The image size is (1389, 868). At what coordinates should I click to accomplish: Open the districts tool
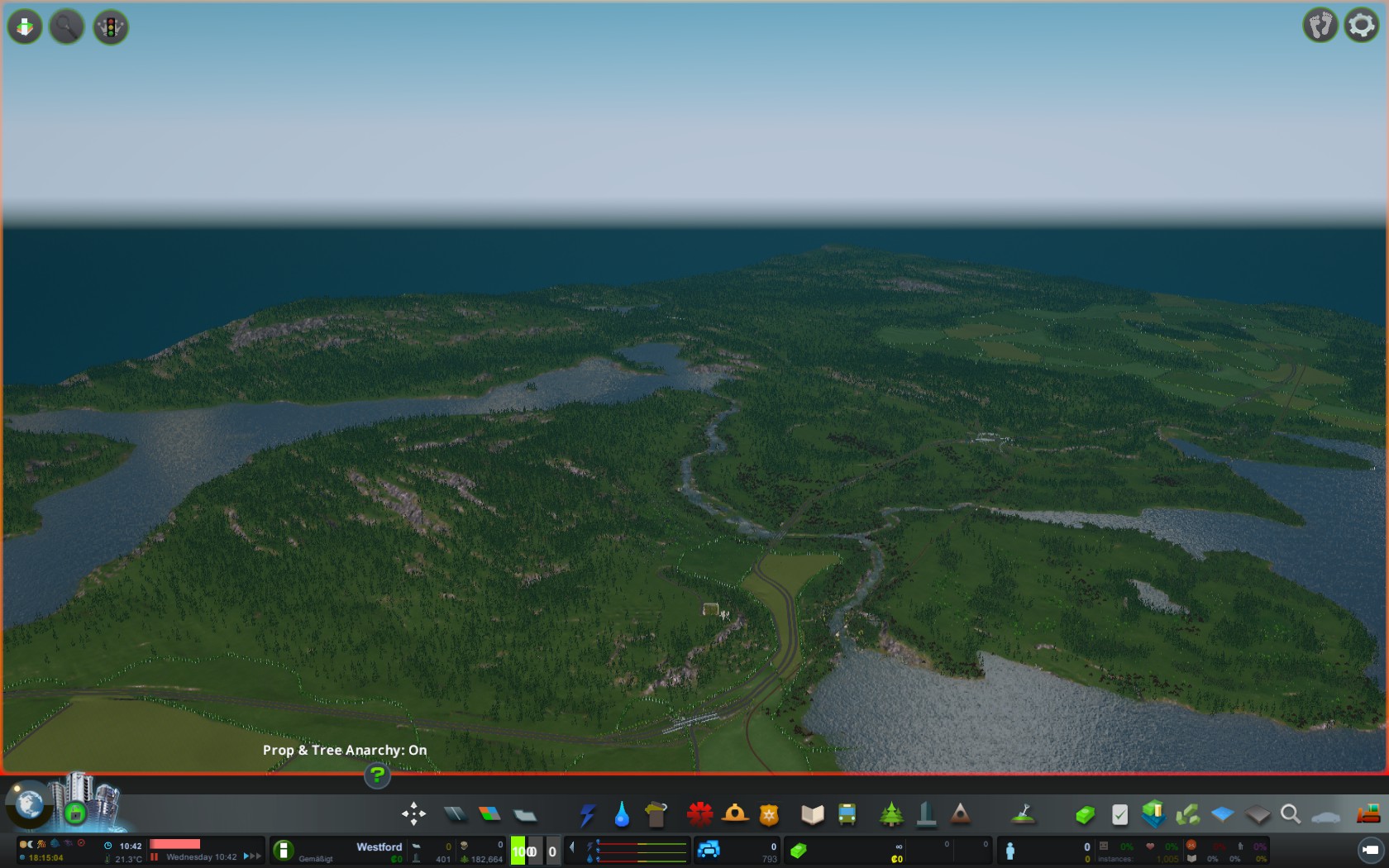(x=525, y=815)
